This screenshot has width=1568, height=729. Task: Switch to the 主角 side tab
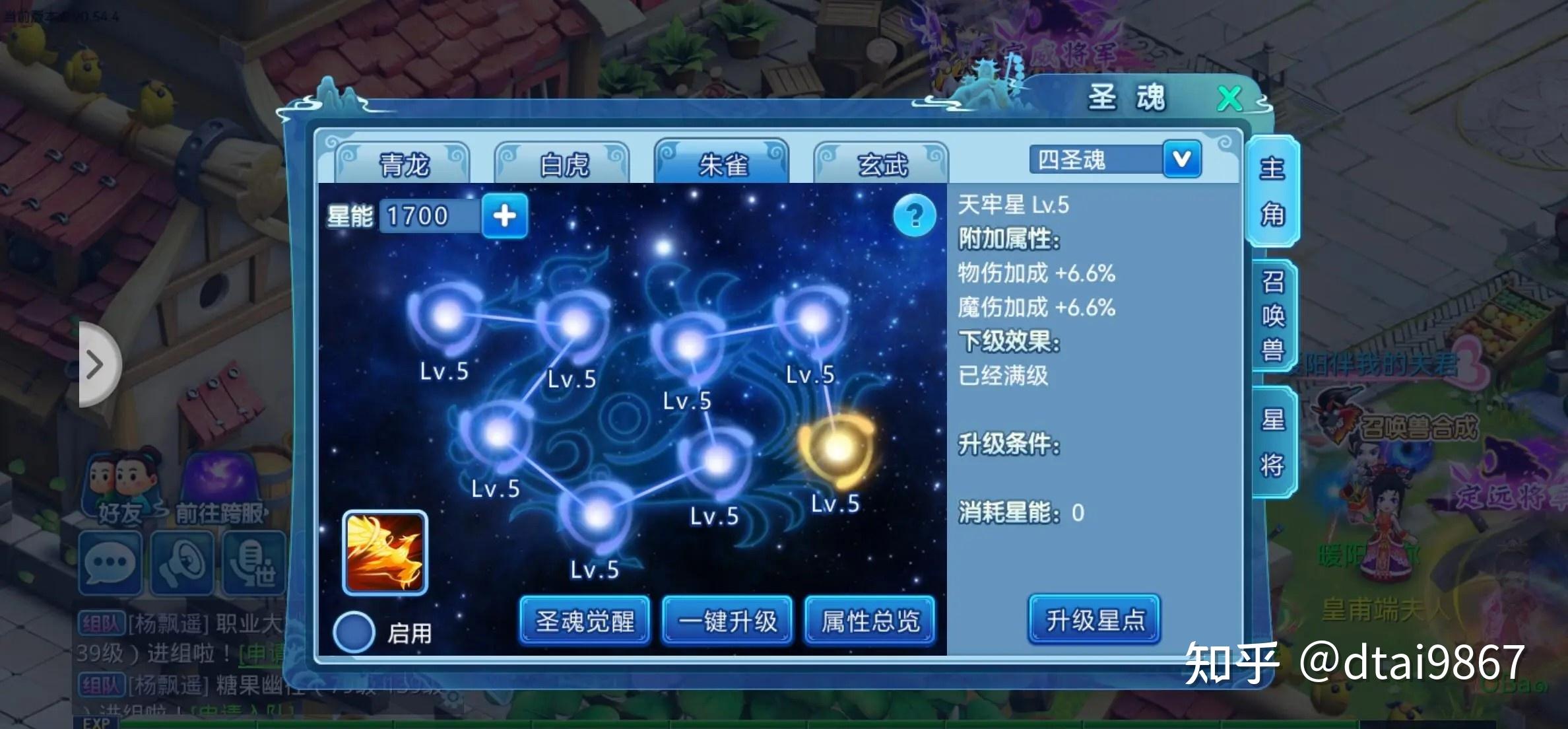(1272, 191)
